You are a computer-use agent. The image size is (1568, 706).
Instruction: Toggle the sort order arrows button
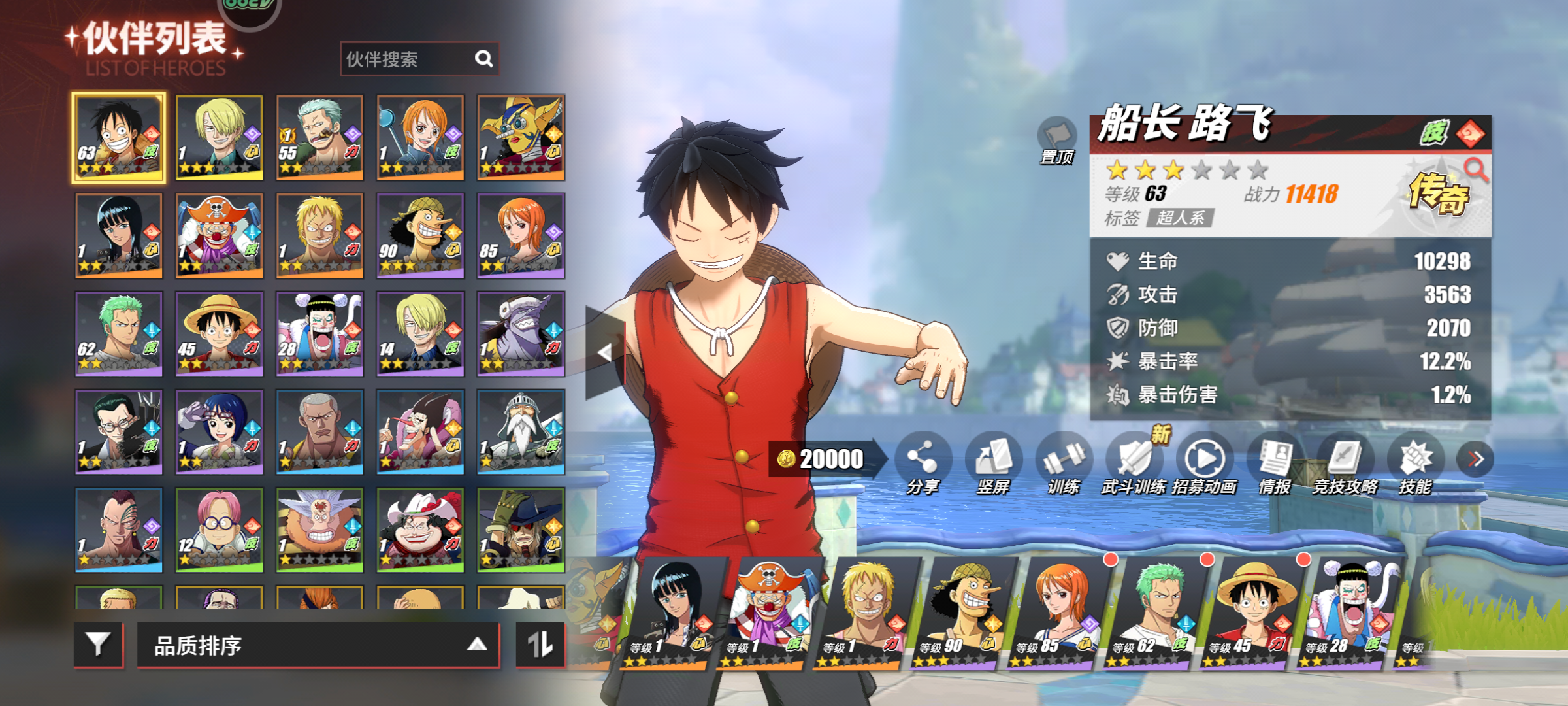[540, 645]
